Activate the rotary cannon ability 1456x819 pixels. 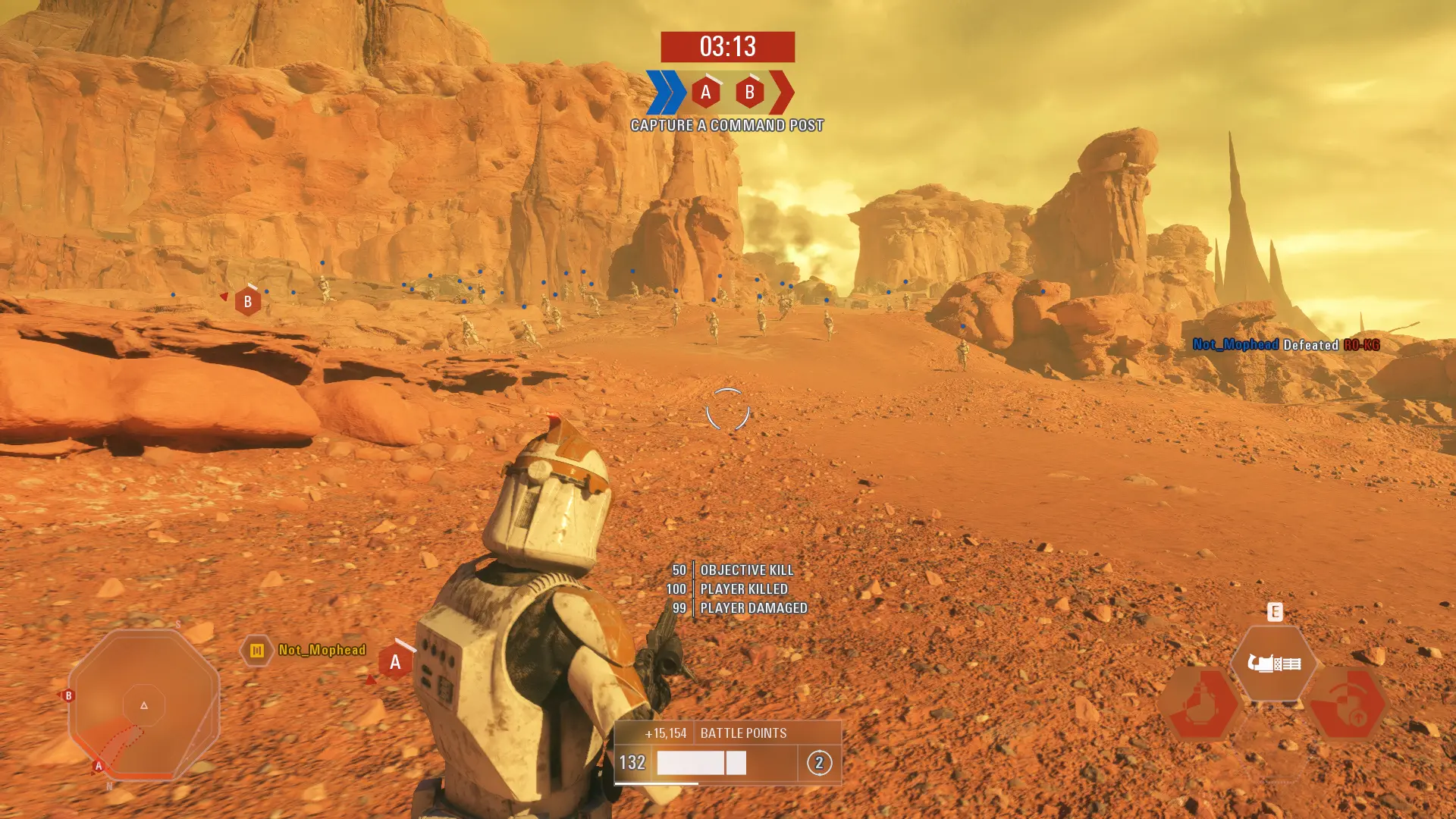[x=1274, y=664]
